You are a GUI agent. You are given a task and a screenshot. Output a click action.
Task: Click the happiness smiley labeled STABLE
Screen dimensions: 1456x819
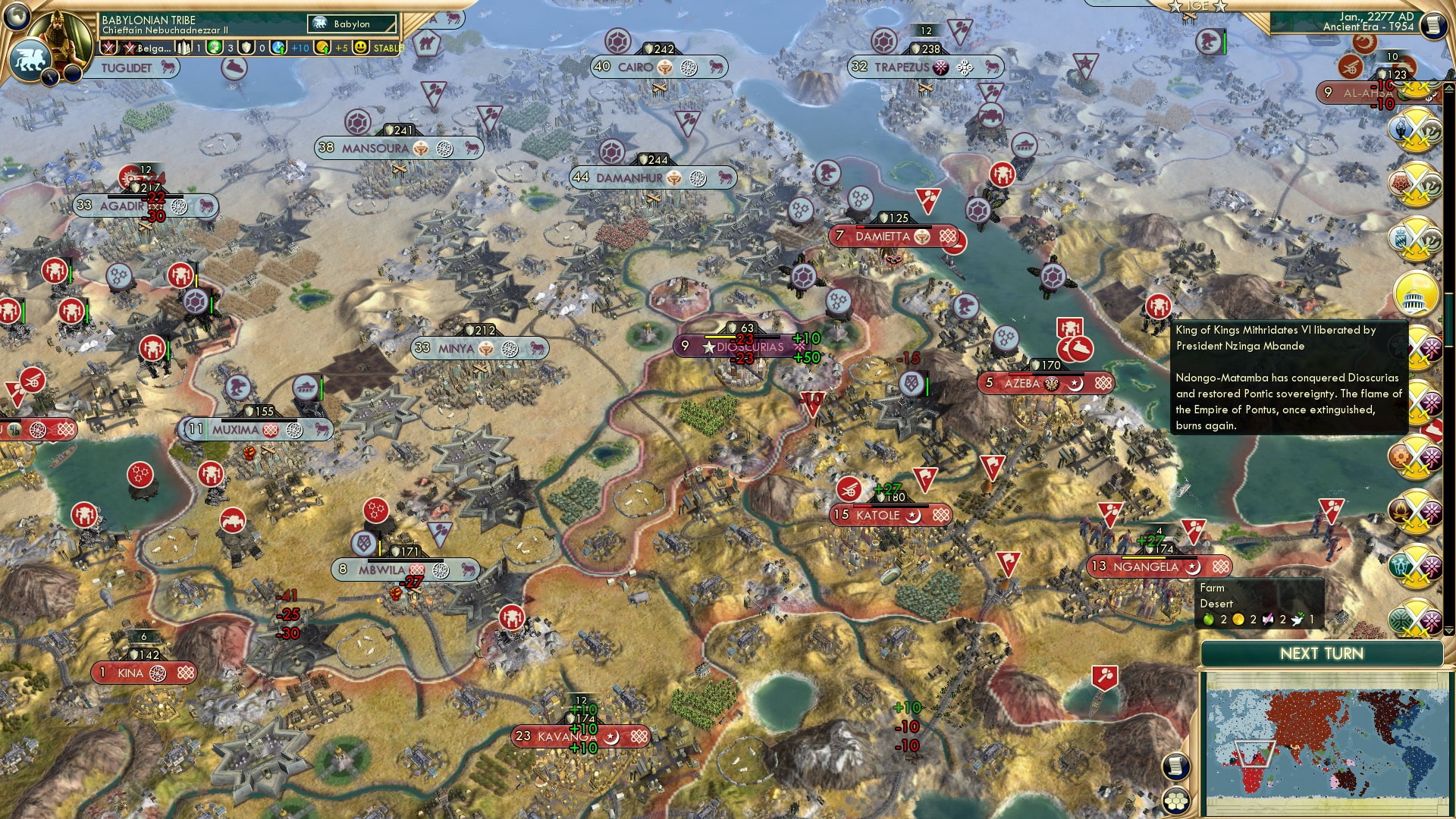click(361, 48)
